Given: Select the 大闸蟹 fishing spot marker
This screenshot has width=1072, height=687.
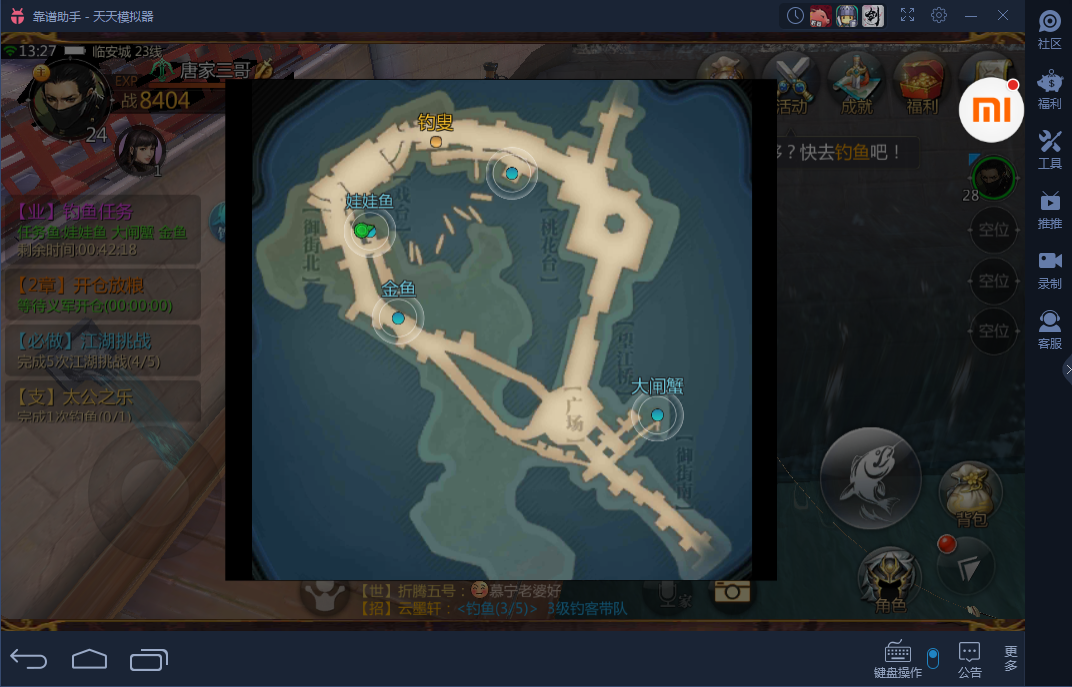Looking at the screenshot, I should (657, 415).
